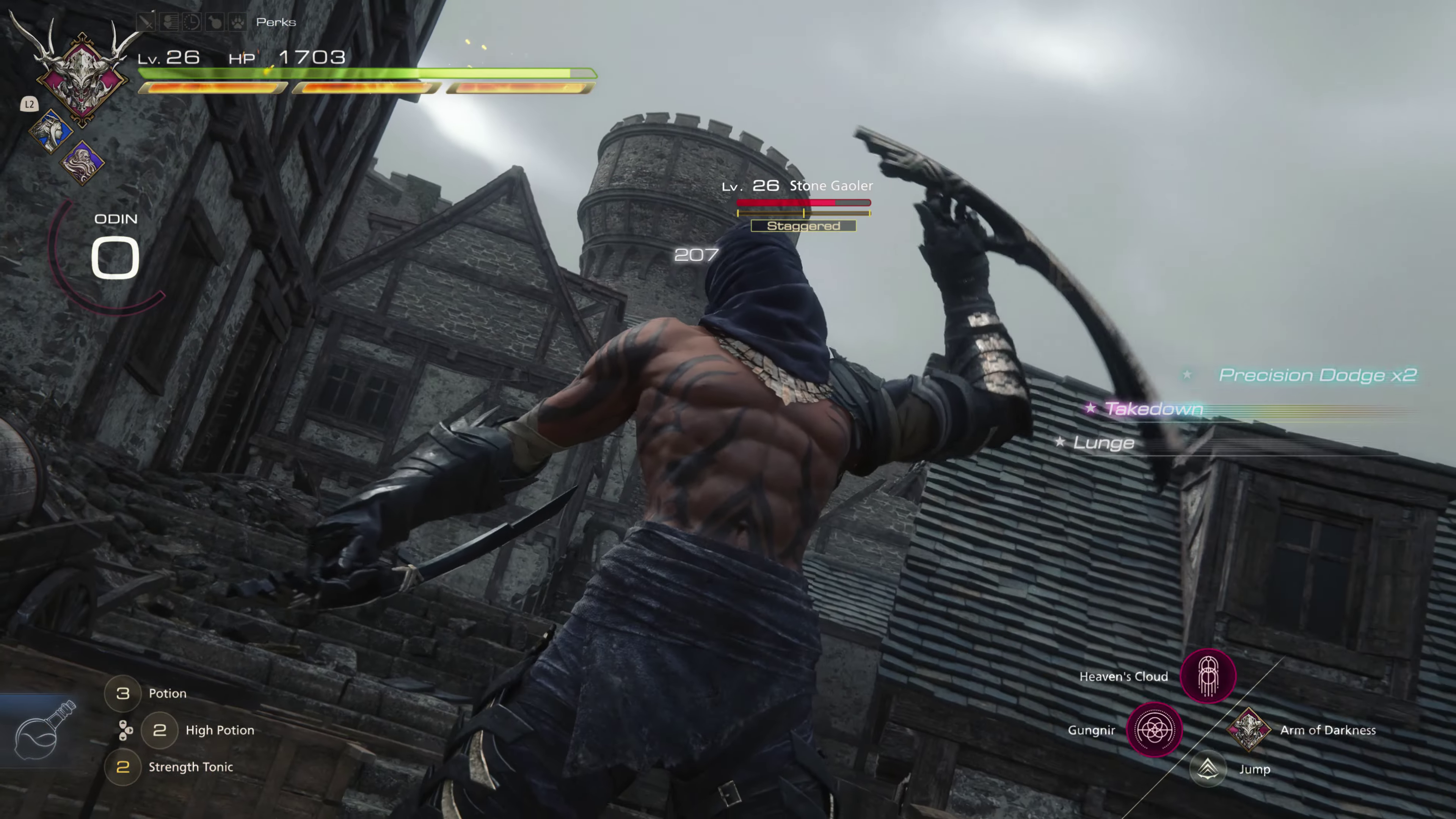
Task: Switch to the blue eikon emblem
Action: tap(51, 131)
